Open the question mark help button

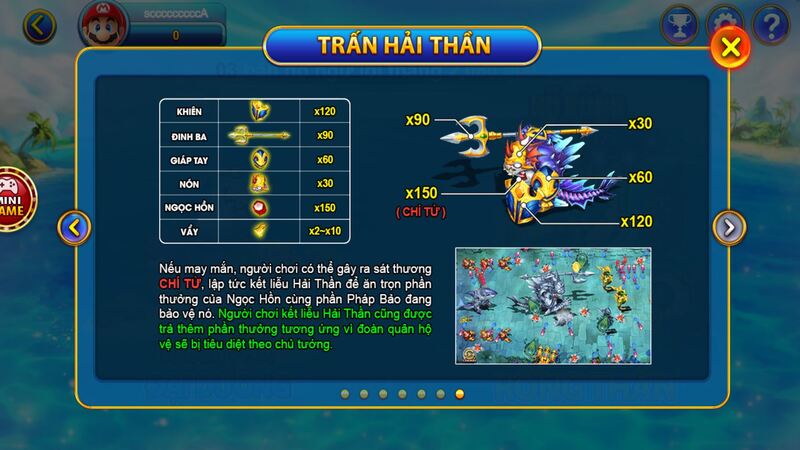771,25
